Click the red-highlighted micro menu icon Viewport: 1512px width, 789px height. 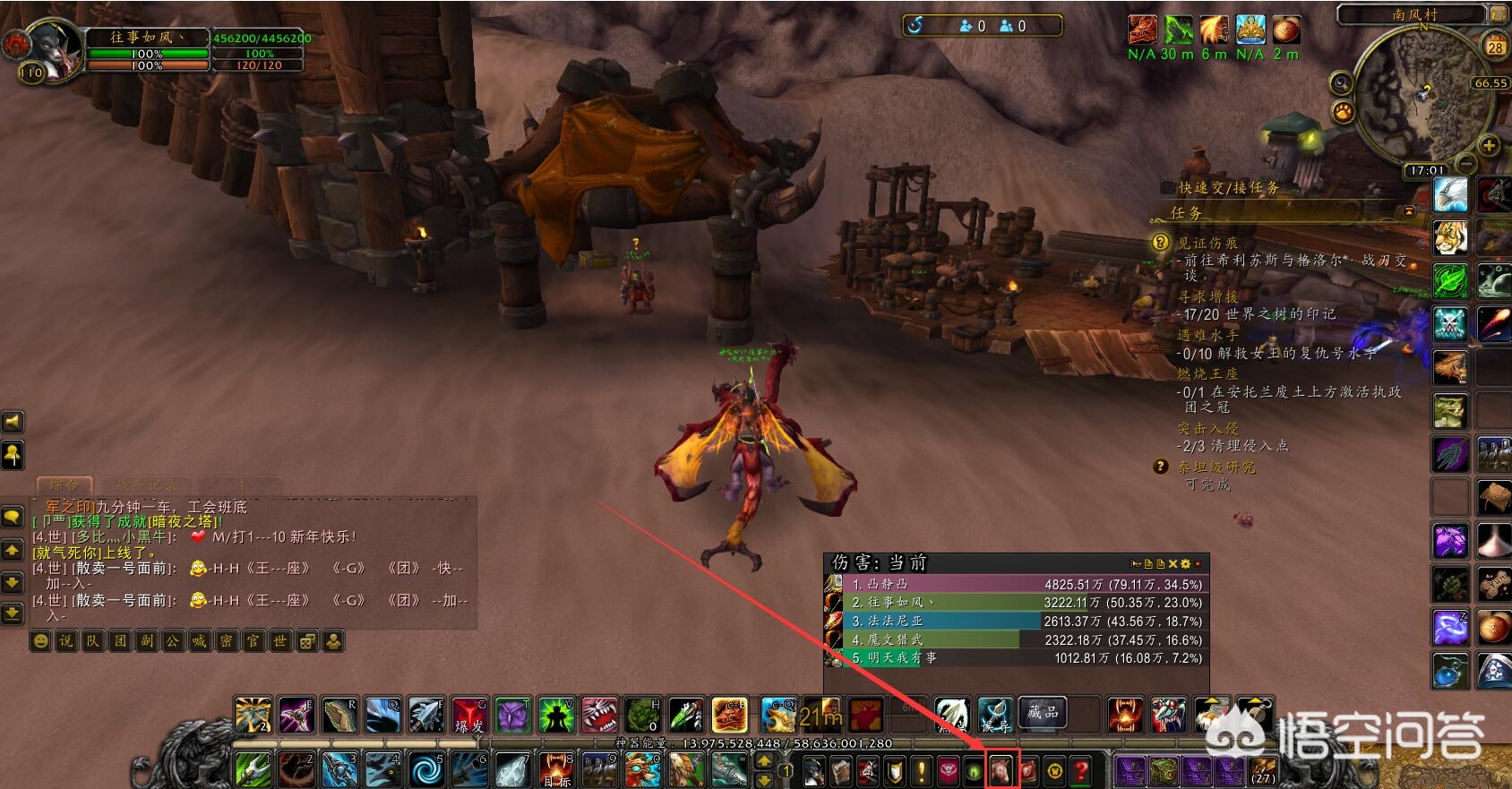pyautogui.click(x=1001, y=769)
